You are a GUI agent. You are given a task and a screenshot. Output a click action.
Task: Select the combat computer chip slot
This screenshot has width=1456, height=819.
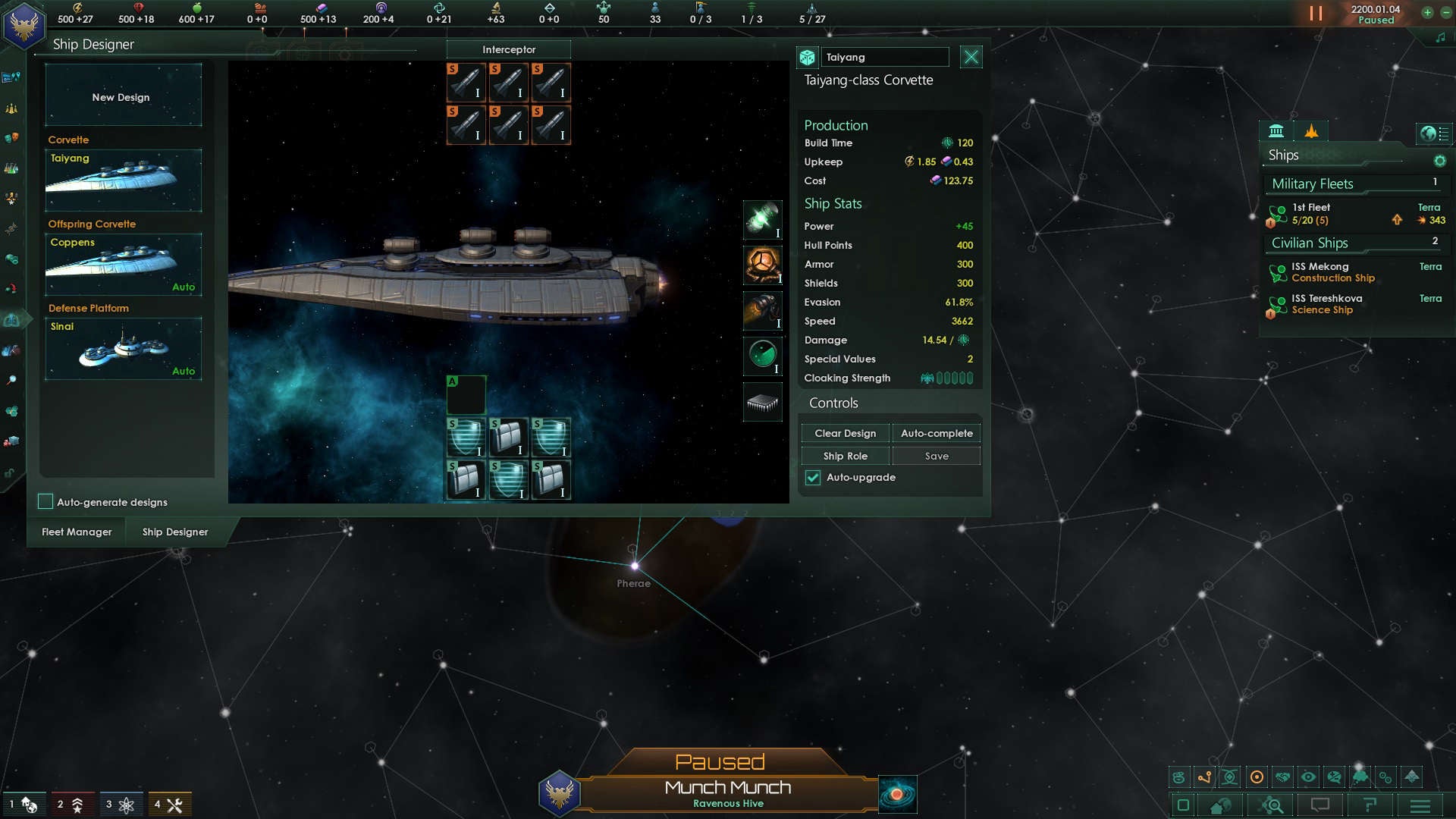click(x=762, y=402)
